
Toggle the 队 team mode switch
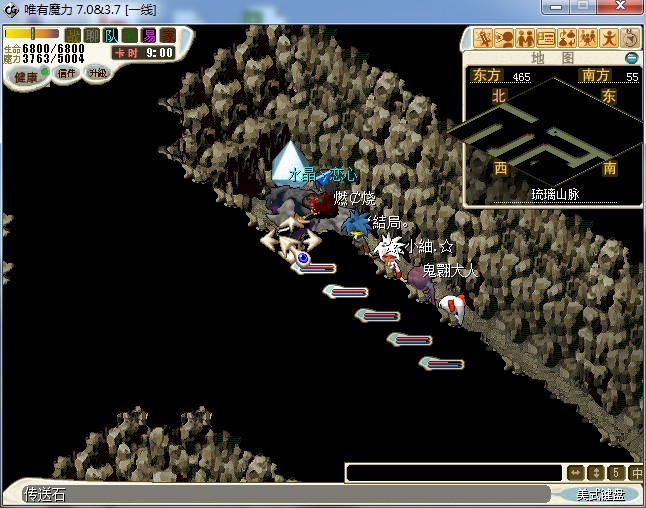point(110,36)
